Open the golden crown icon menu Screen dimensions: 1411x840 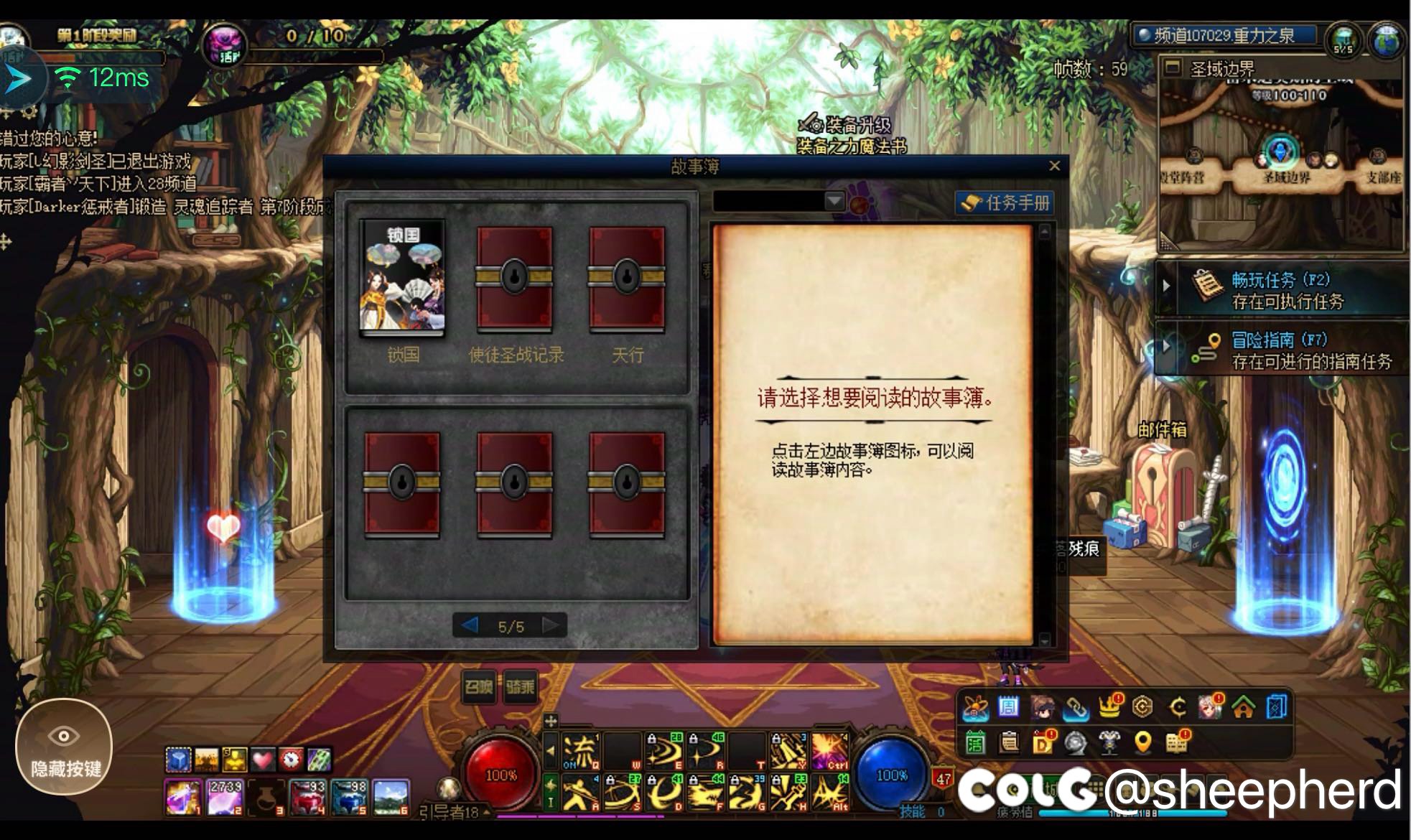(x=1109, y=708)
